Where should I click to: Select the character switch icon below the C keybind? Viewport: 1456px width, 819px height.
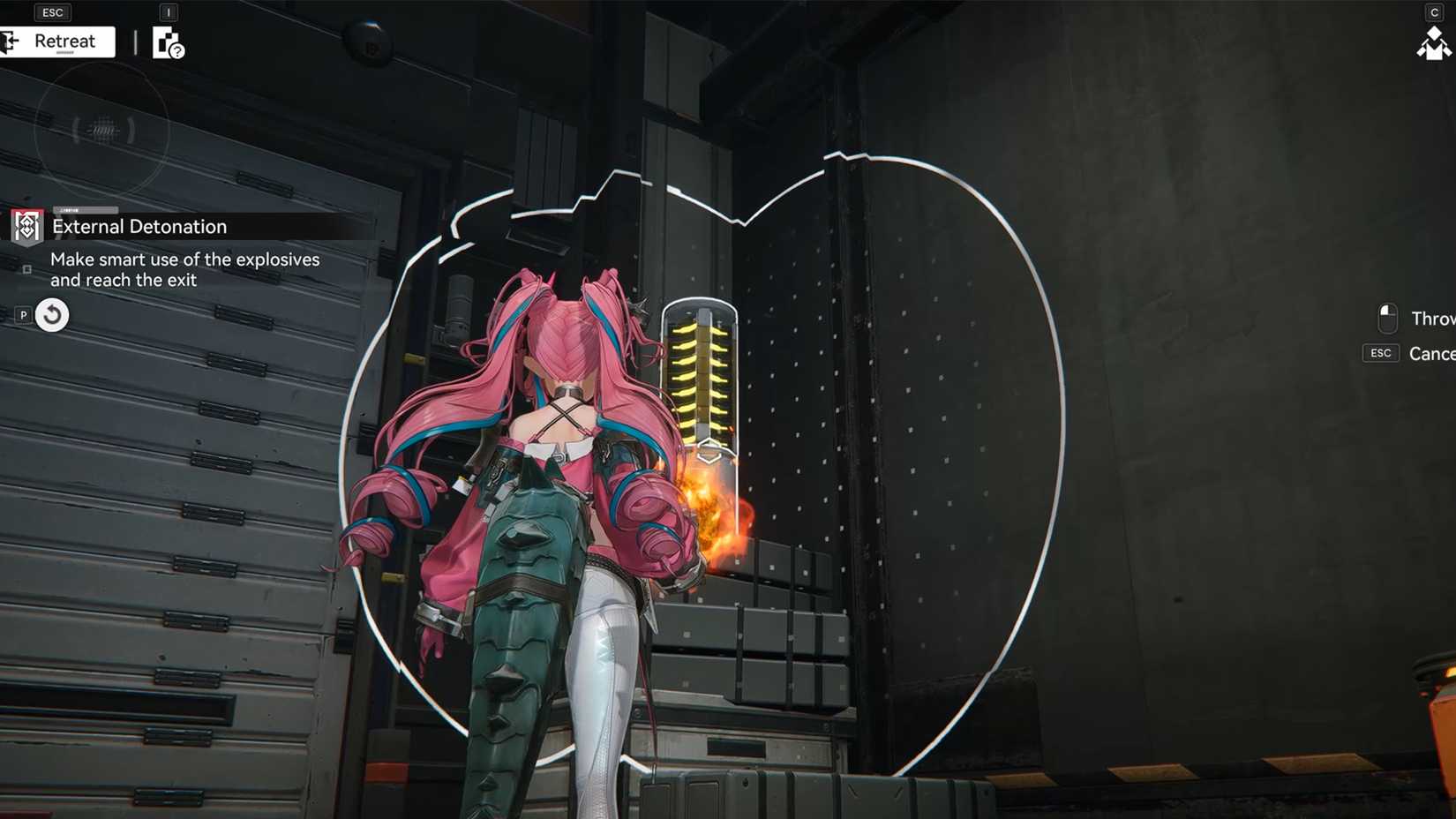[x=1436, y=43]
